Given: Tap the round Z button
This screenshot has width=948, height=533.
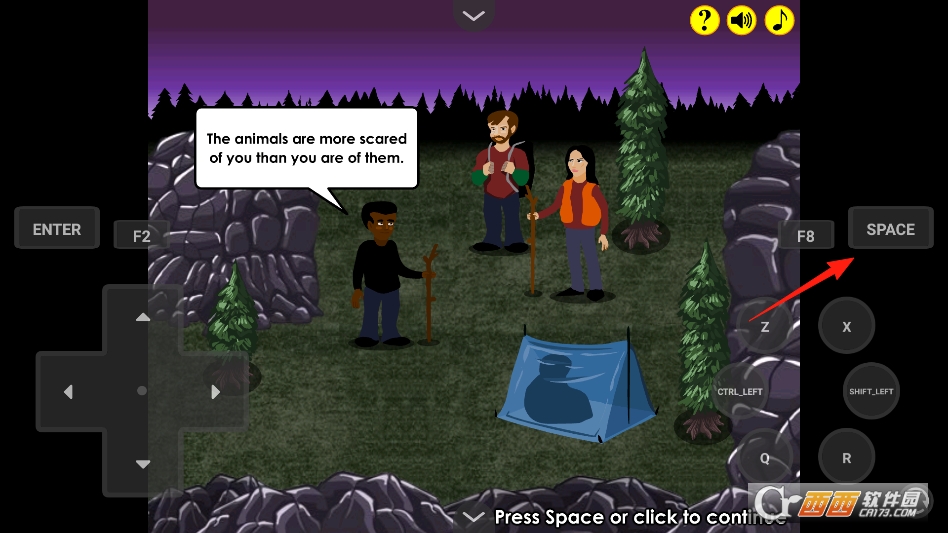Looking at the screenshot, I should [x=765, y=327].
